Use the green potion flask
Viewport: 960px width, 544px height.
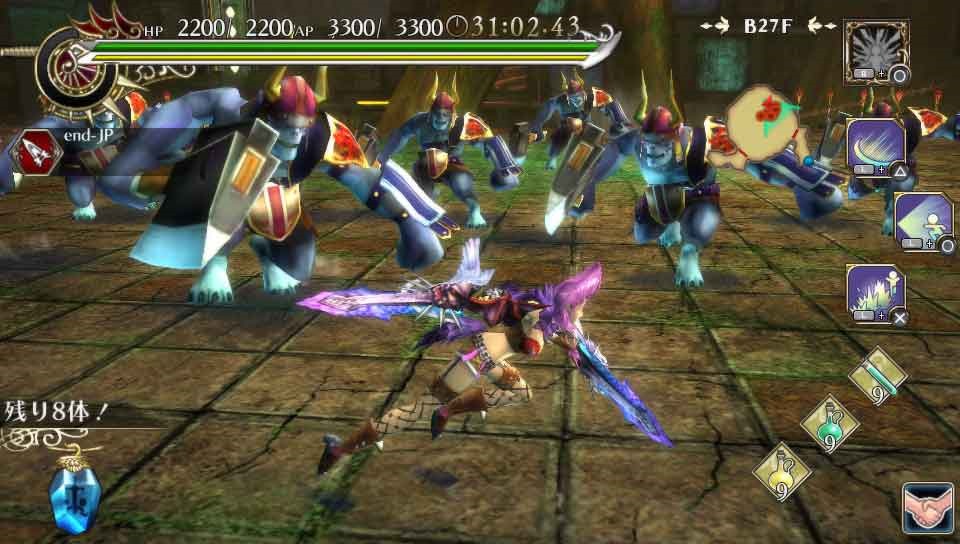tap(829, 422)
